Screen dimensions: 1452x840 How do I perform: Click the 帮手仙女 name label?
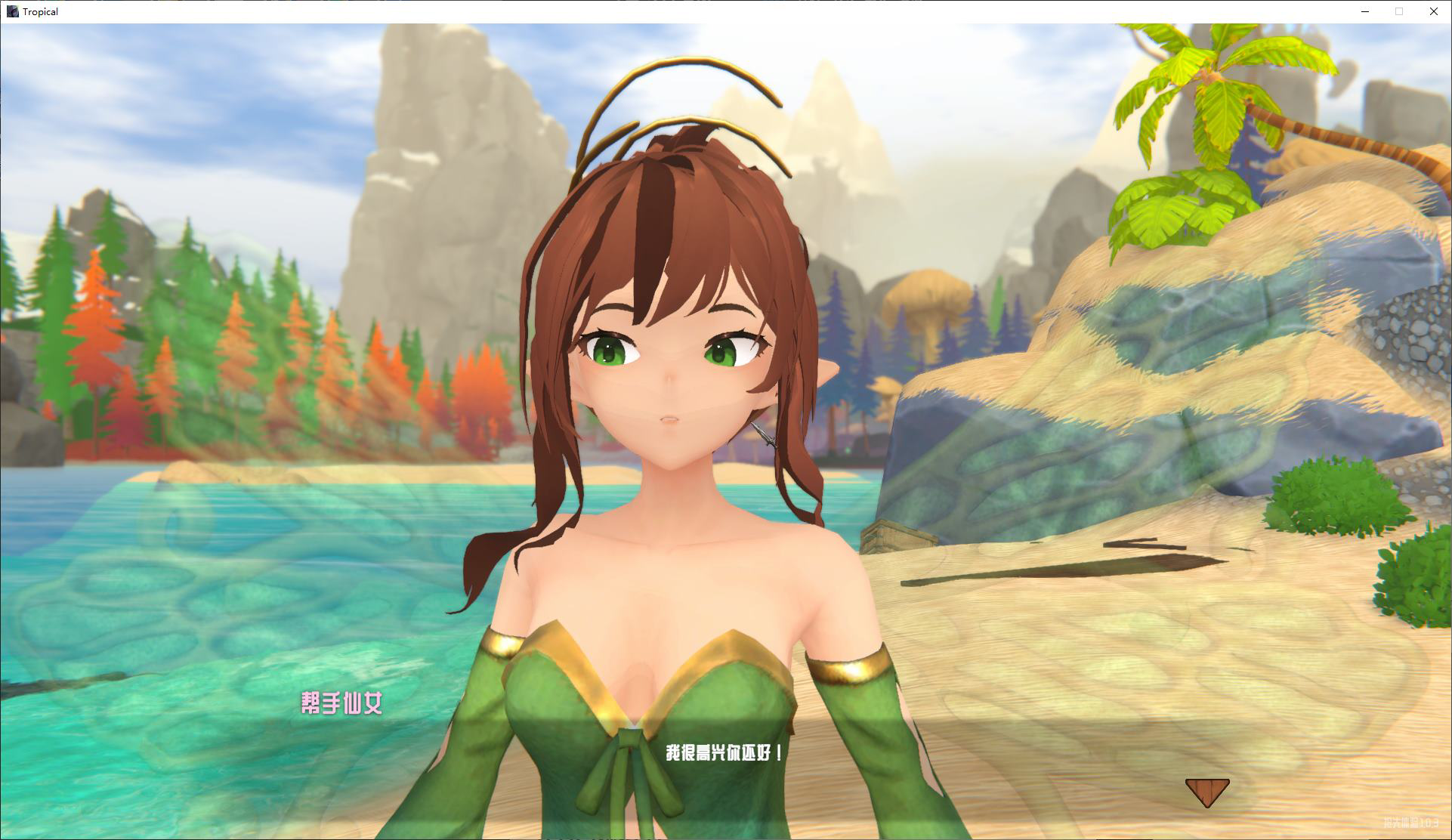pyautogui.click(x=341, y=702)
